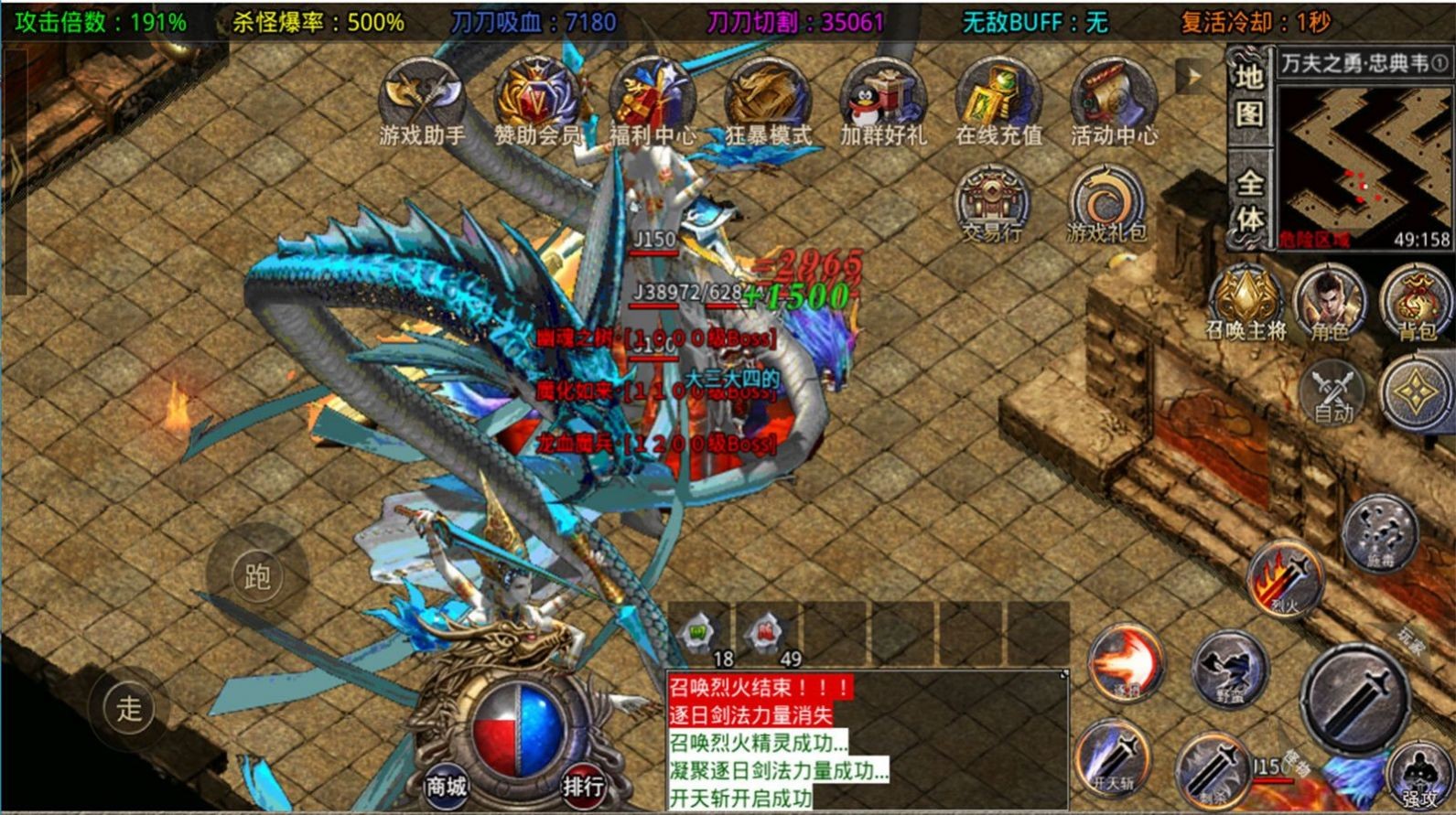Toggle 自动 auto-battle
Viewport: 1456px width, 815px height.
click(1332, 393)
